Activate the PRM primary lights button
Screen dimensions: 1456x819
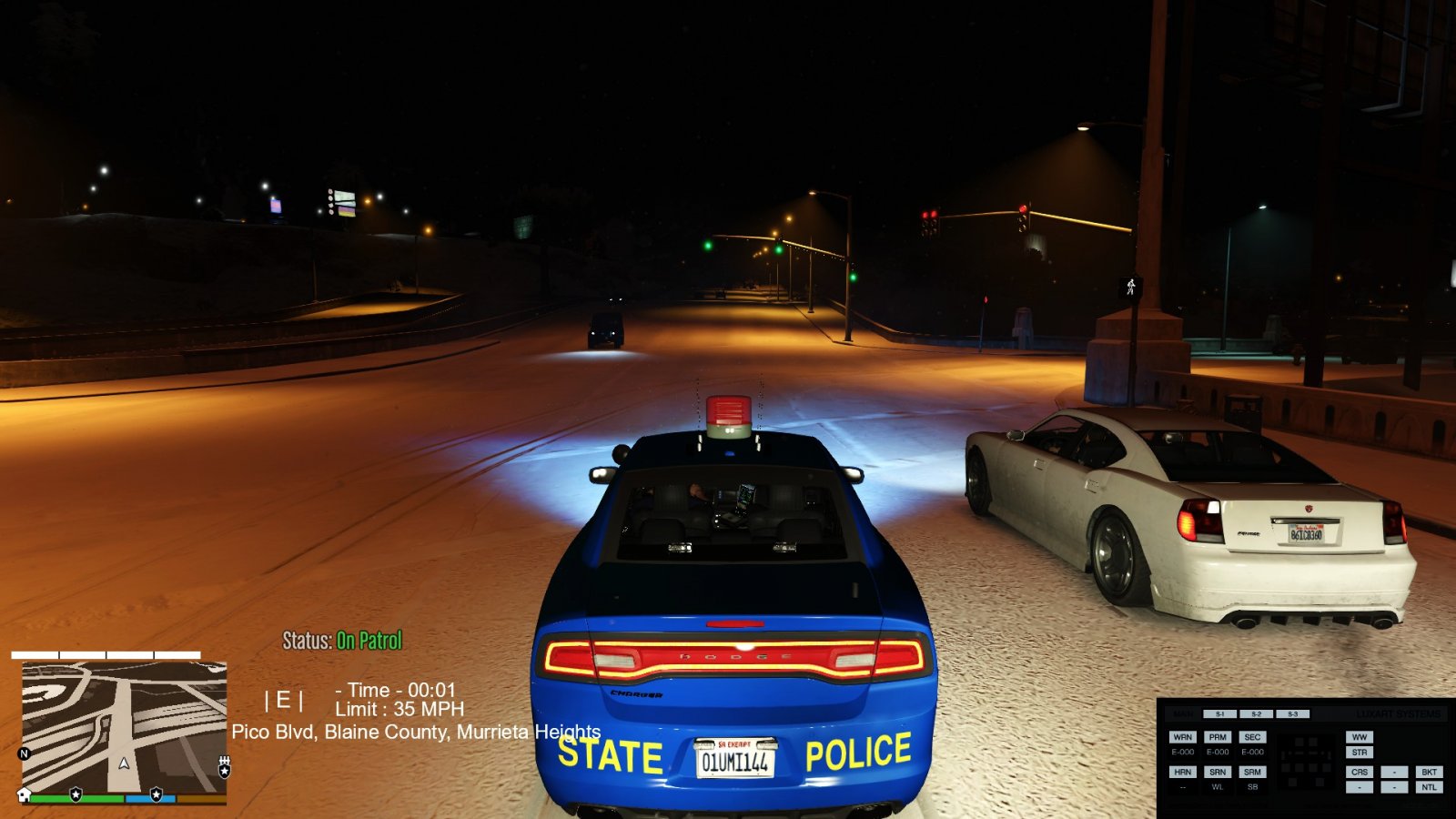coord(1218,737)
